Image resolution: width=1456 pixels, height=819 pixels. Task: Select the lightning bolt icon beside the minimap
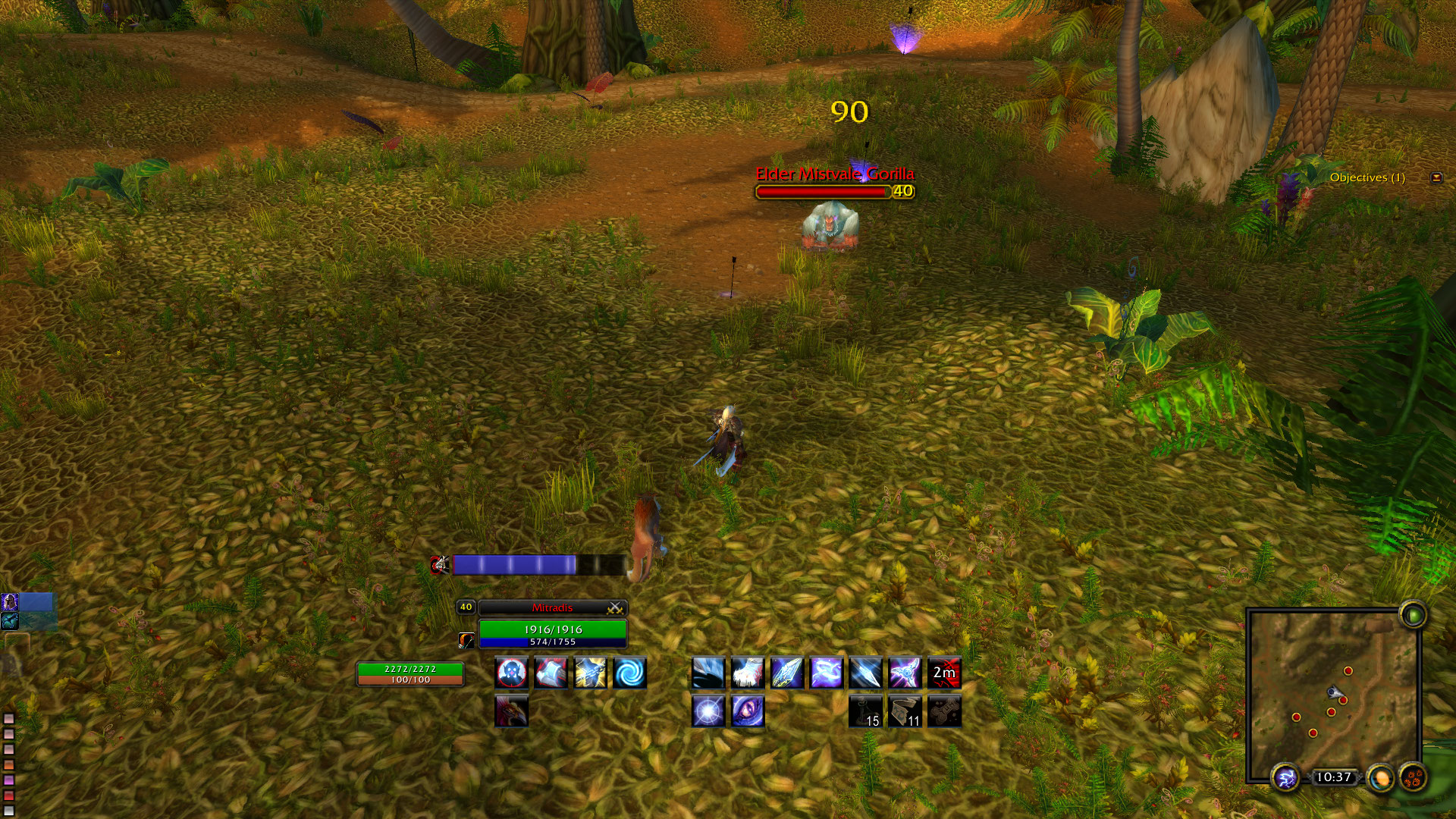click(1284, 776)
